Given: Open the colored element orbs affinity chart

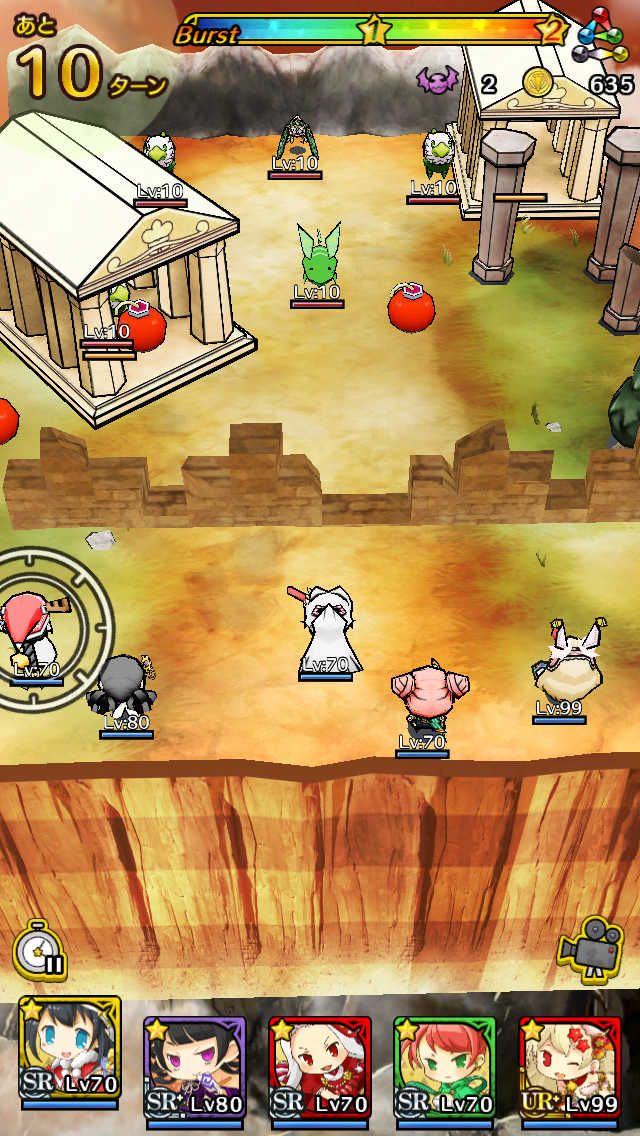Looking at the screenshot, I should click(605, 37).
